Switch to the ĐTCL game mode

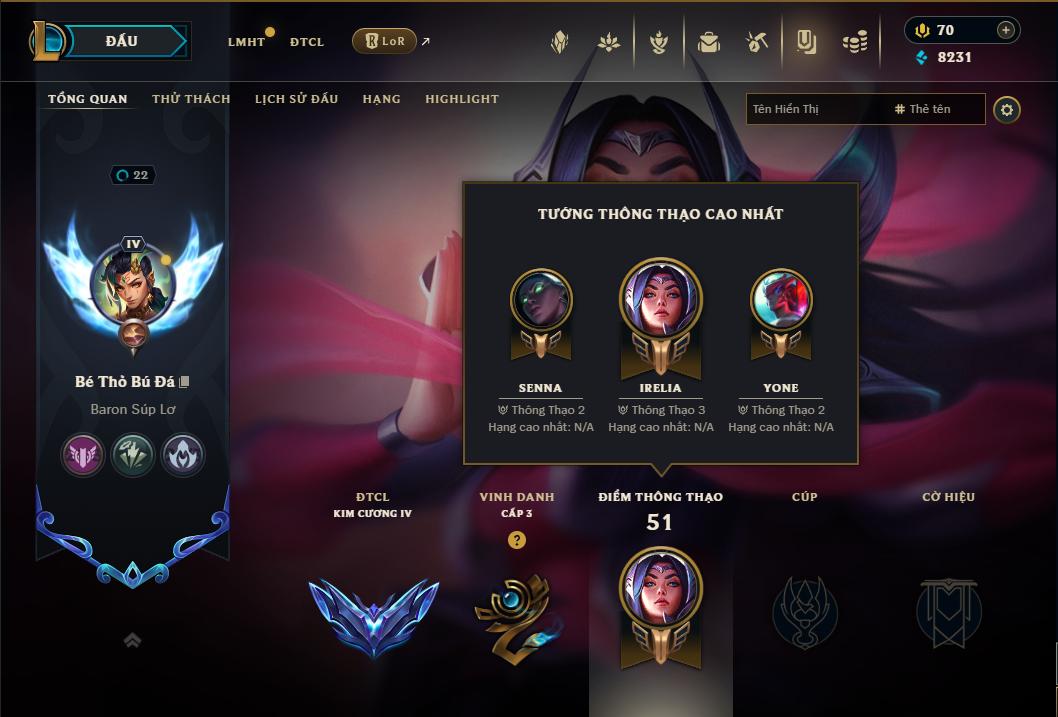tap(306, 42)
